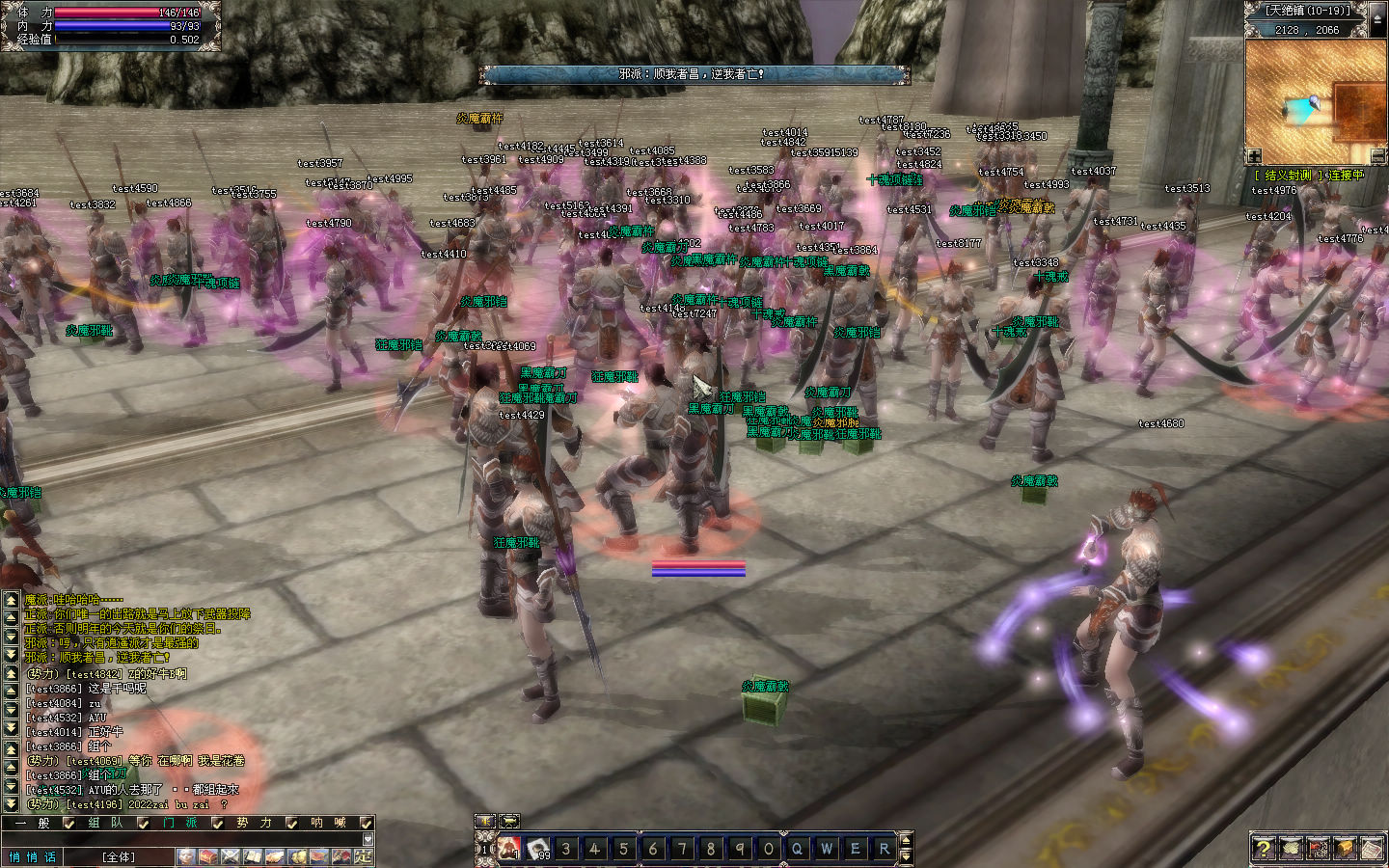Zoom in minimap with plus button

click(1253, 156)
